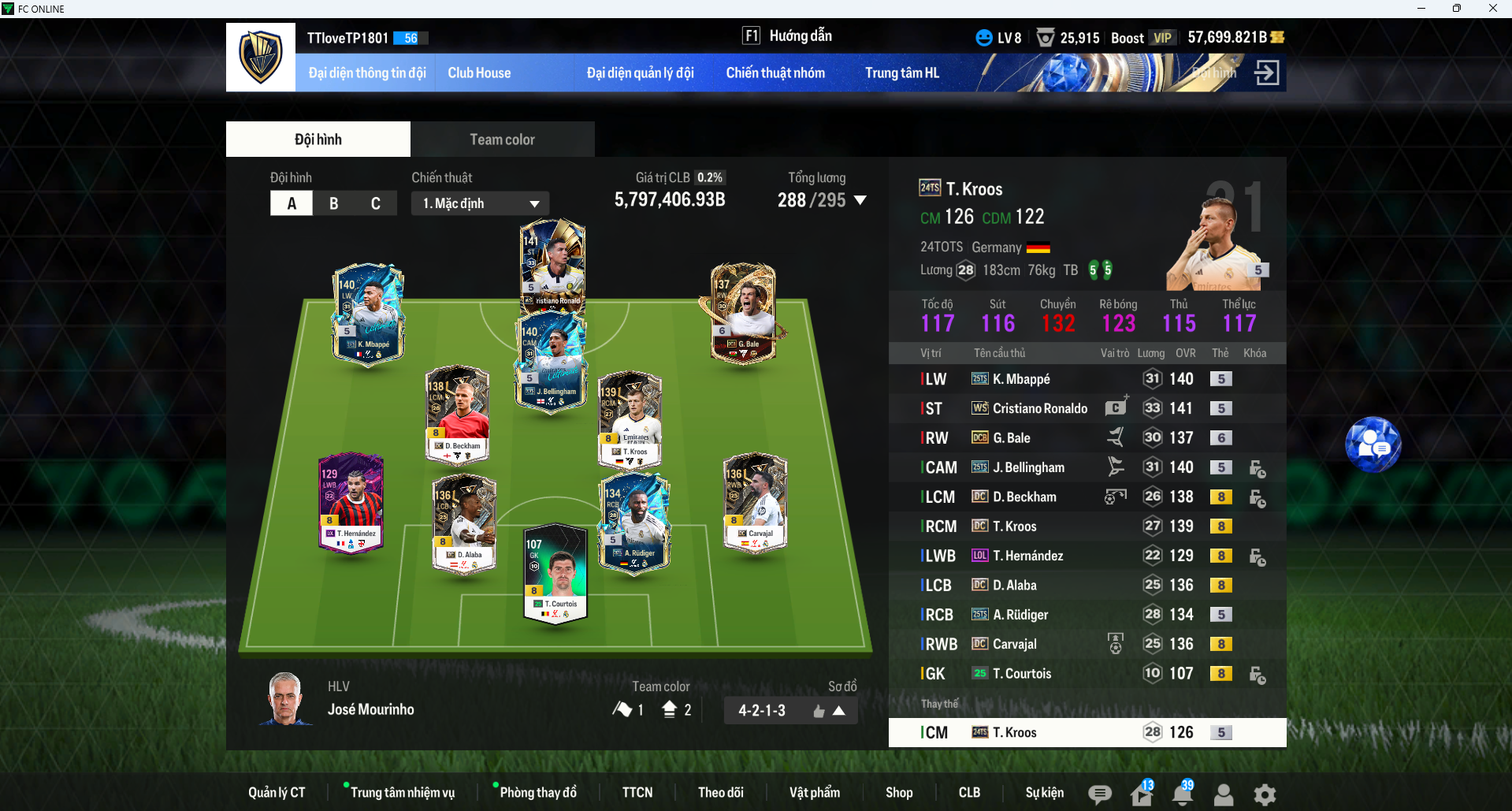
Task: Open Chiến thuật nhóm menu
Action: tap(775, 73)
